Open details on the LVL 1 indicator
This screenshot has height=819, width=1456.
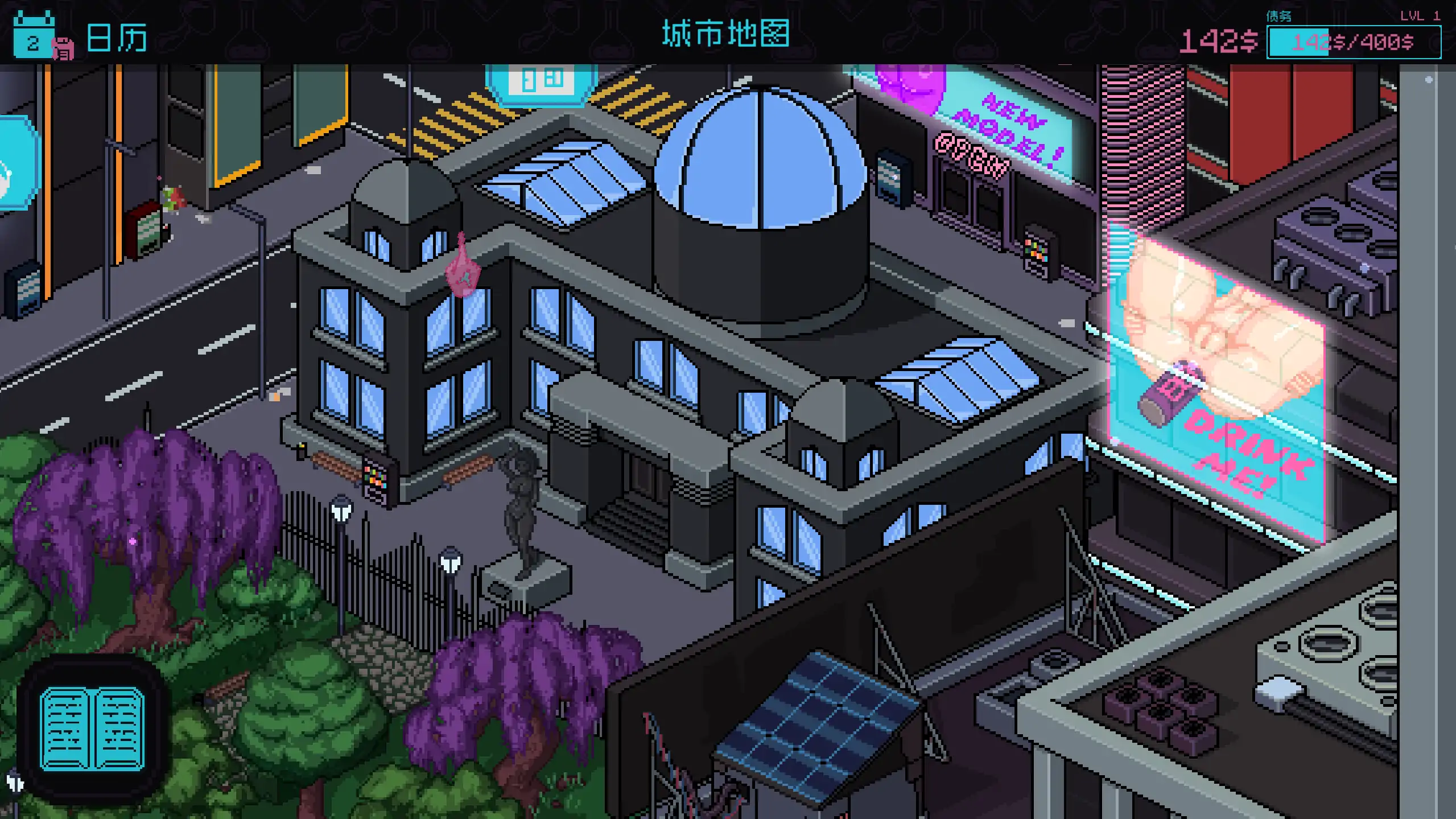(1417, 15)
